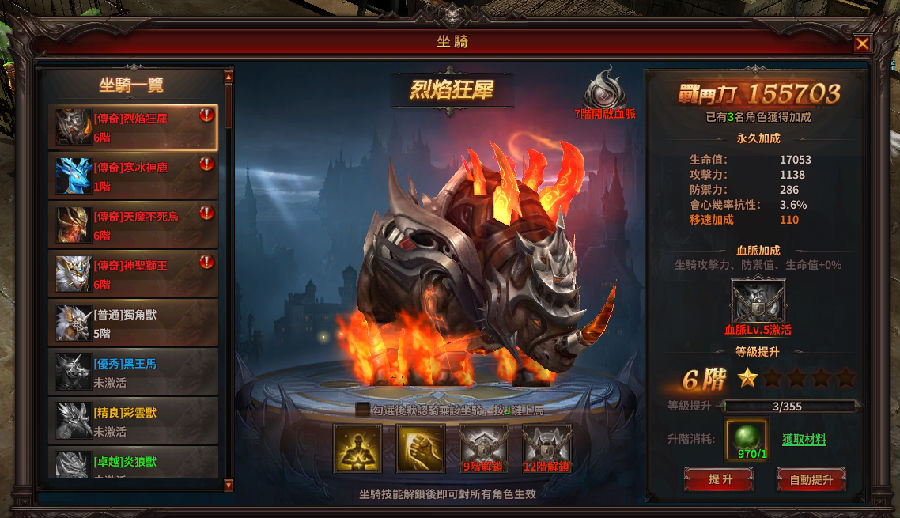Open the 7階開啟血脈 bloodline icon
The height and width of the screenshot is (518, 900).
[603, 90]
